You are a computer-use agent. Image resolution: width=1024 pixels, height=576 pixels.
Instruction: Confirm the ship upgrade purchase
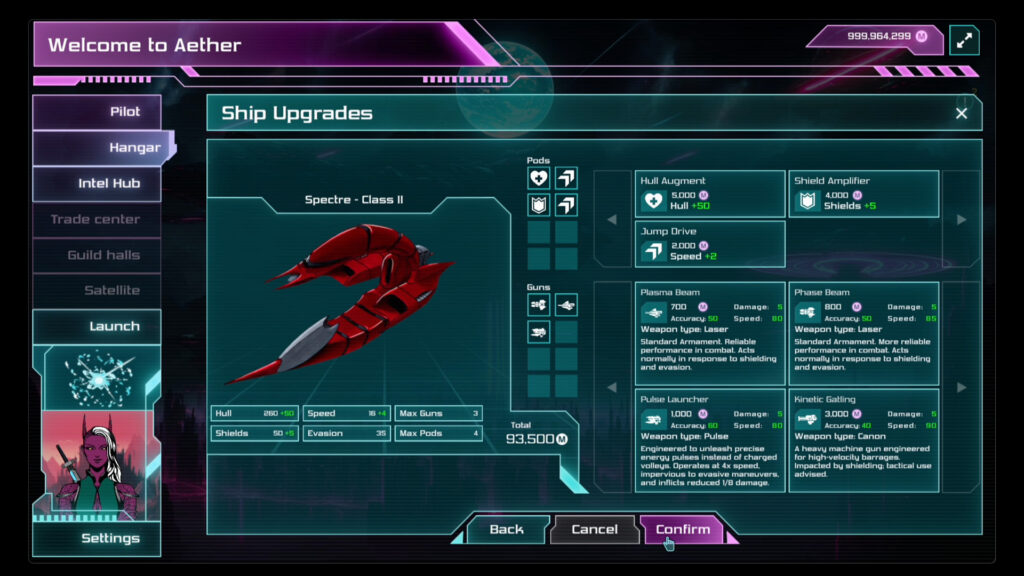pos(682,529)
